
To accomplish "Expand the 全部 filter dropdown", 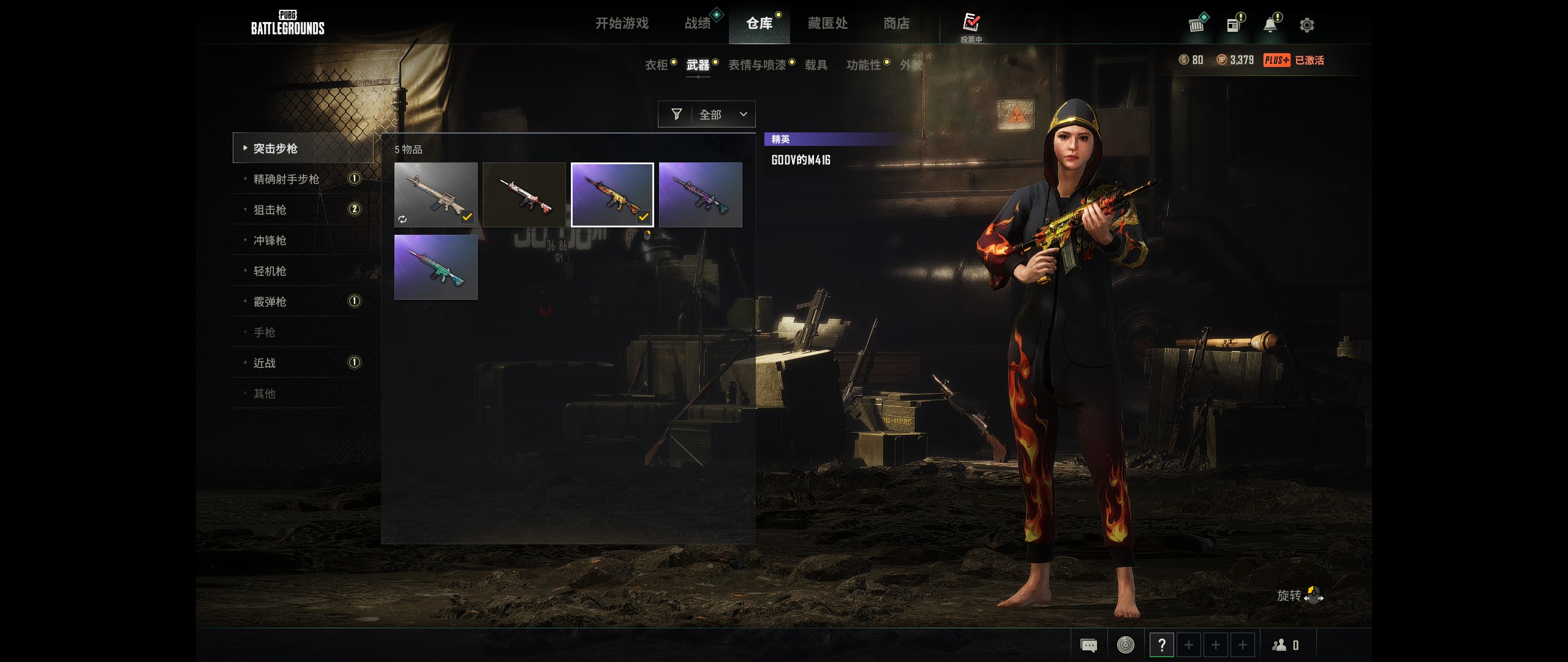I will coord(707,115).
